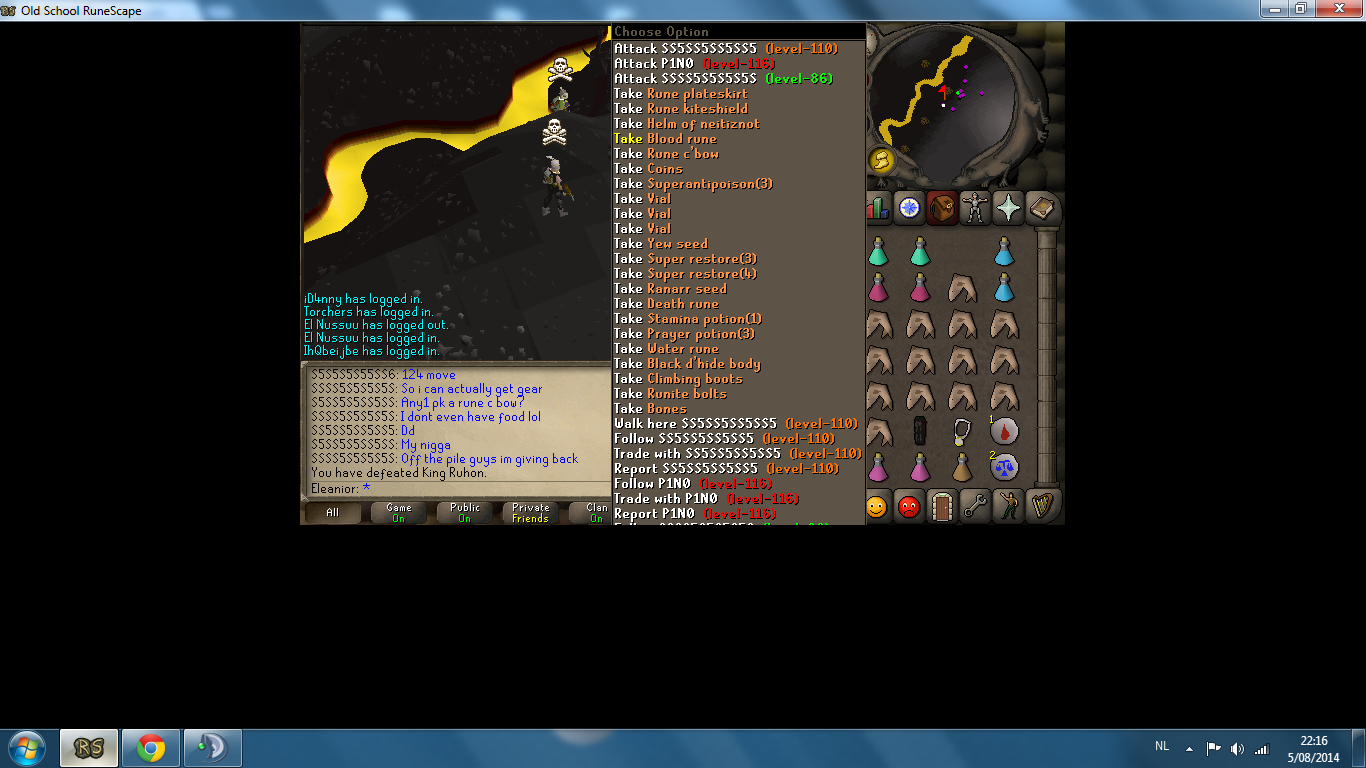Open Google Chrome from the taskbar

(150, 747)
